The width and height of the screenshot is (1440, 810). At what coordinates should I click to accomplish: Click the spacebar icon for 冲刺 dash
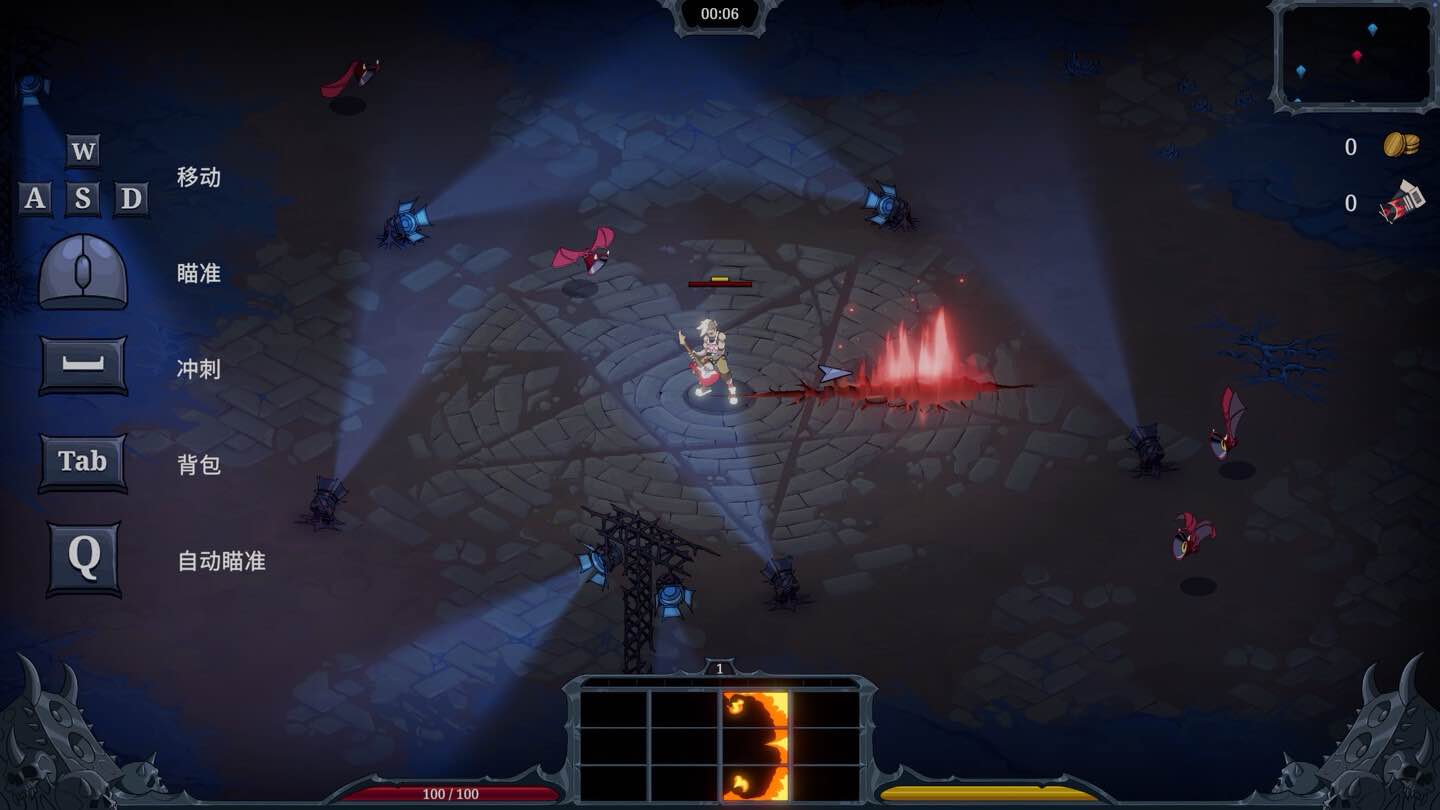pyautogui.click(x=82, y=363)
